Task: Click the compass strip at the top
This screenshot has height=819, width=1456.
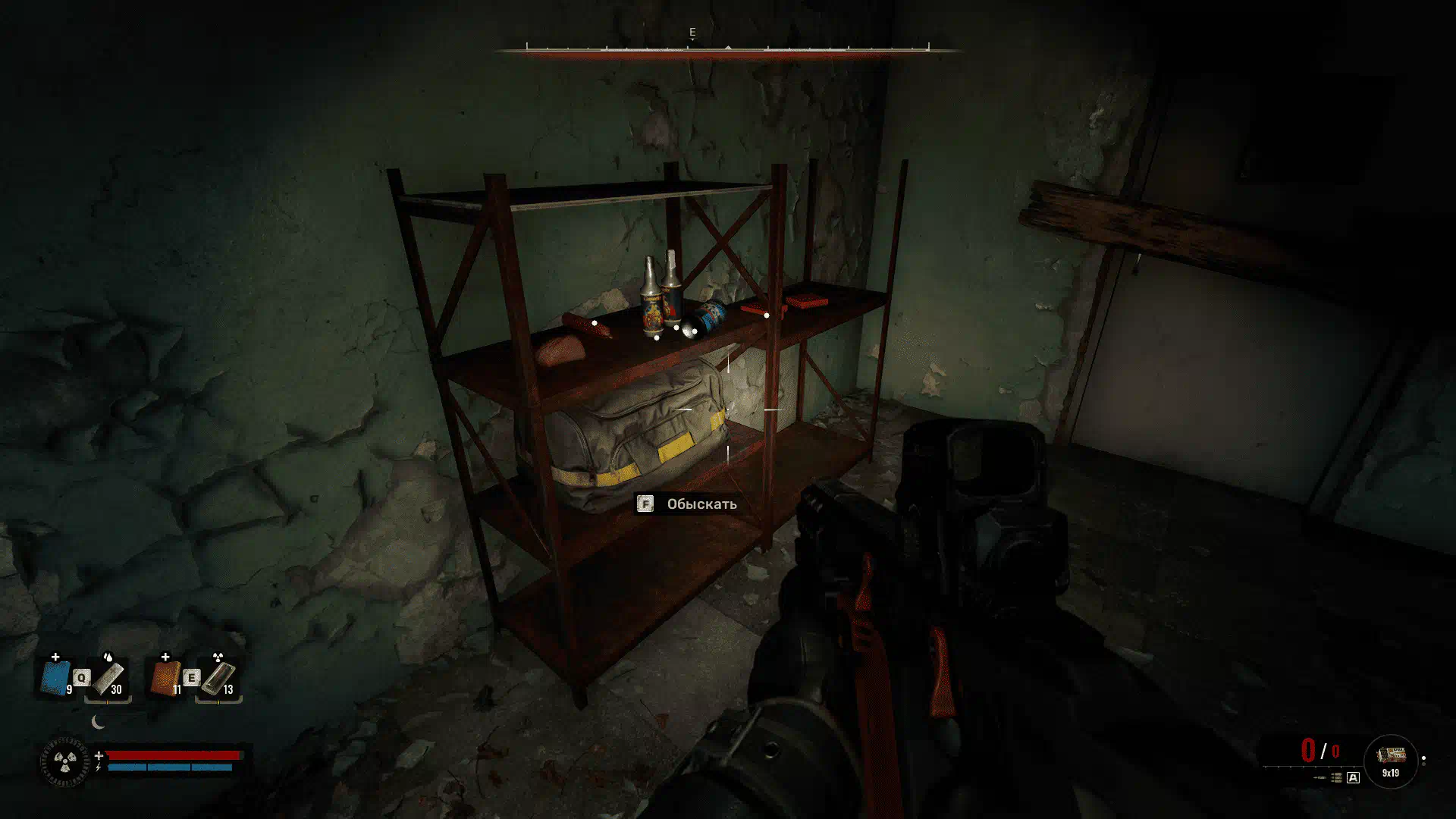Action: coord(727,49)
